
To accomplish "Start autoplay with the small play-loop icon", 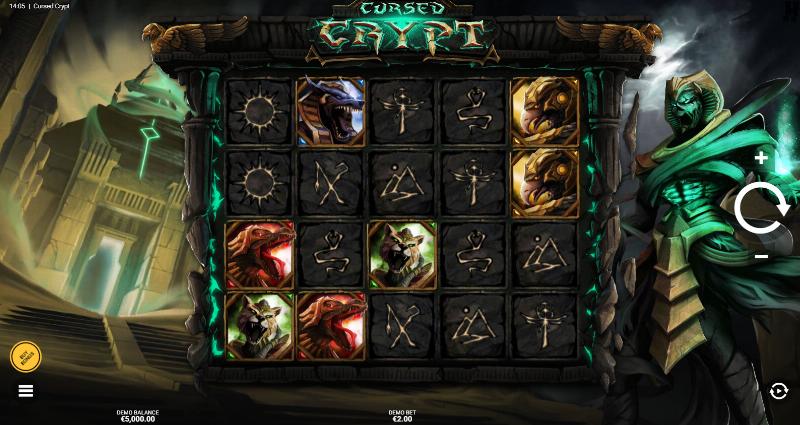I will point(779,391).
